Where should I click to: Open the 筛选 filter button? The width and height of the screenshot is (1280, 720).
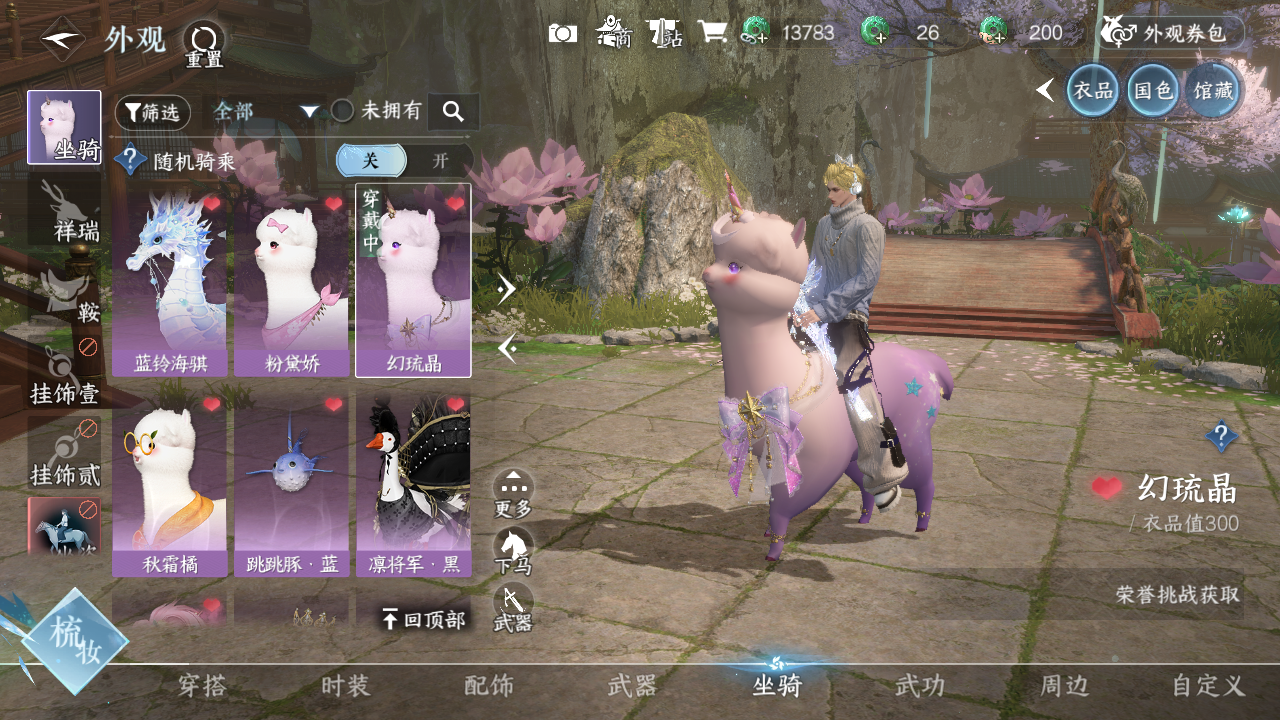pyautogui.click(x=152, y=112)
